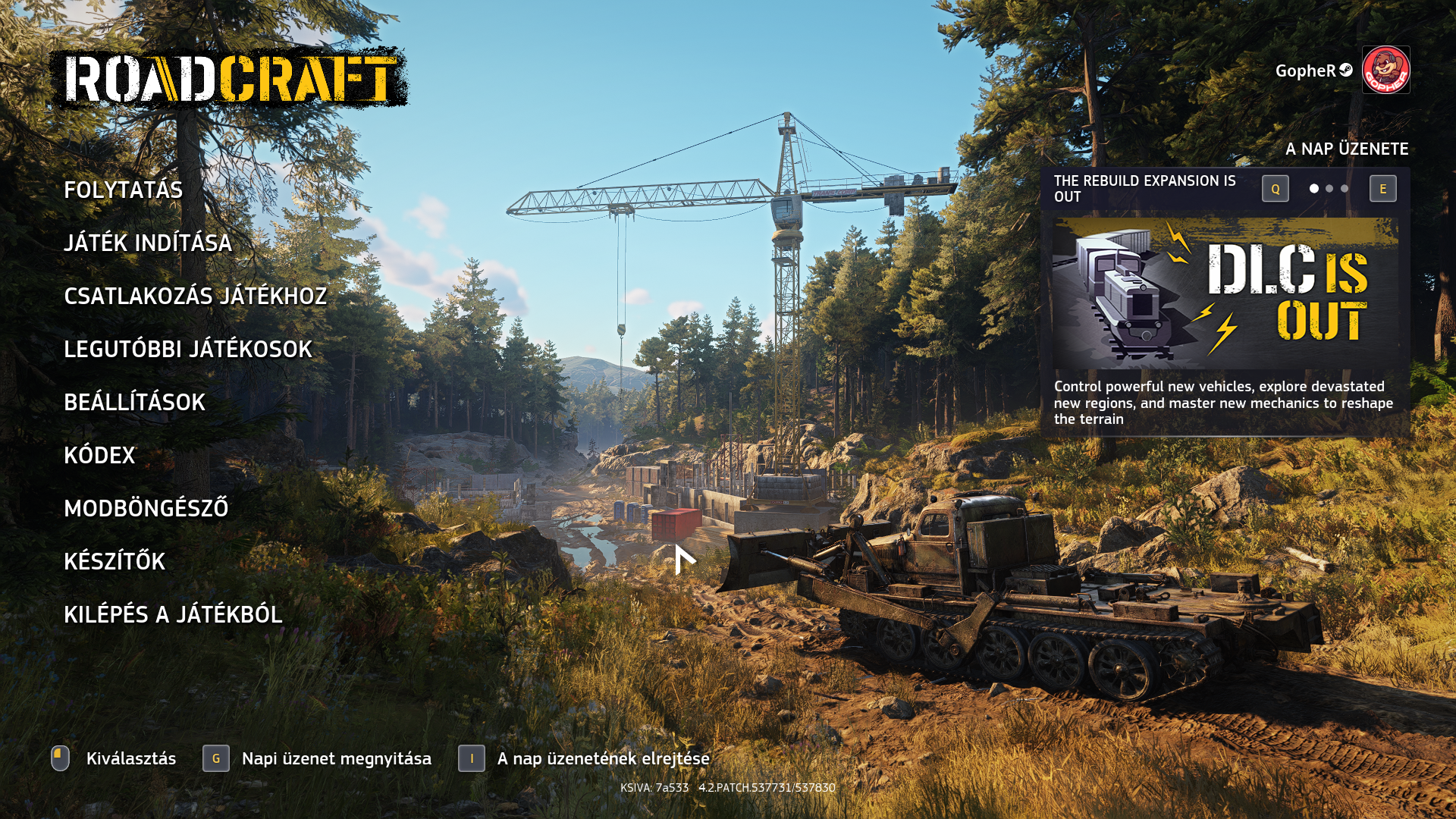This screenshot has width=1456, height=819.
Task: Choose FOLYTATÁS to continue the game
Action: pos(123,190)
